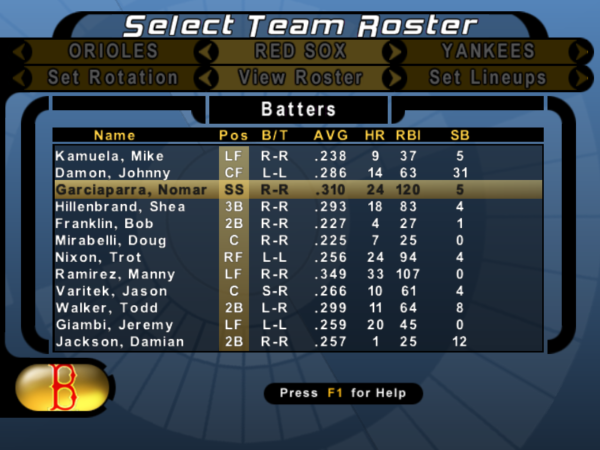
Task: Select batter Damon, Johnny
Action: point(109,173)
